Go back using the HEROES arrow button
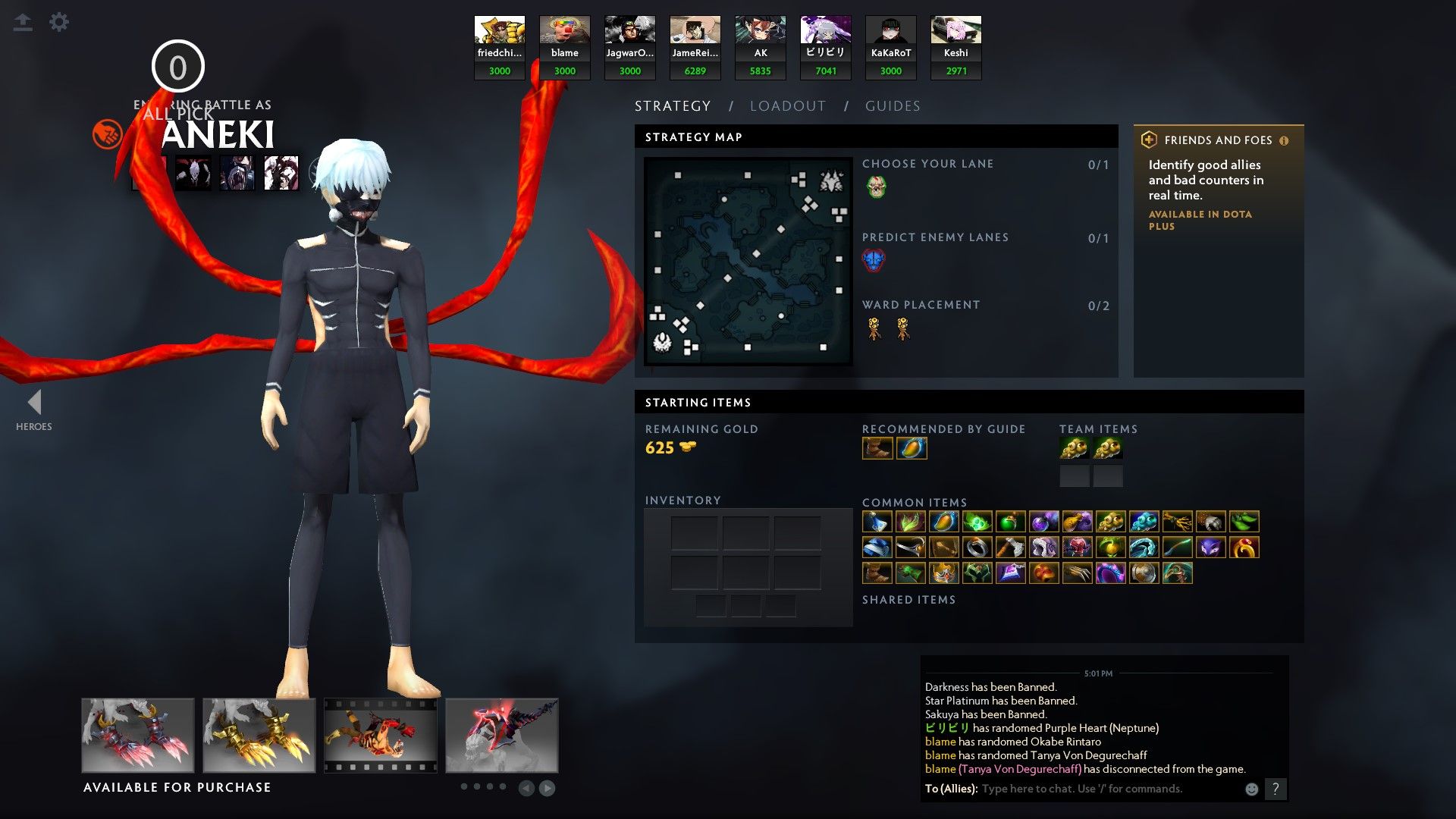The width and height of the screenshot is (1456, 819). coord(33,403)
